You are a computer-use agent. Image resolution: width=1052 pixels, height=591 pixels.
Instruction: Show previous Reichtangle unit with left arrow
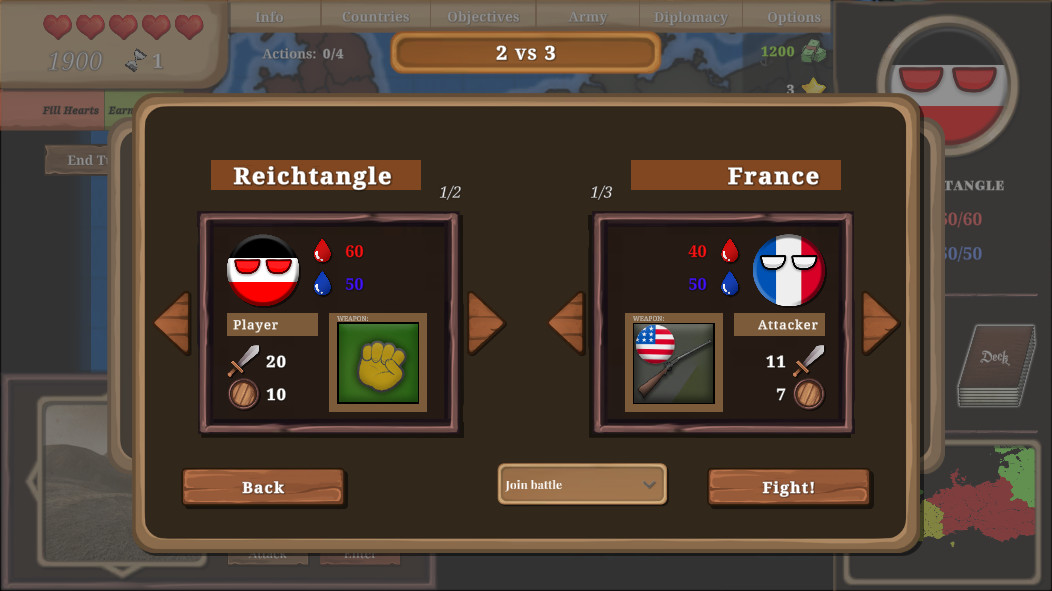click(x=172, y=322)
